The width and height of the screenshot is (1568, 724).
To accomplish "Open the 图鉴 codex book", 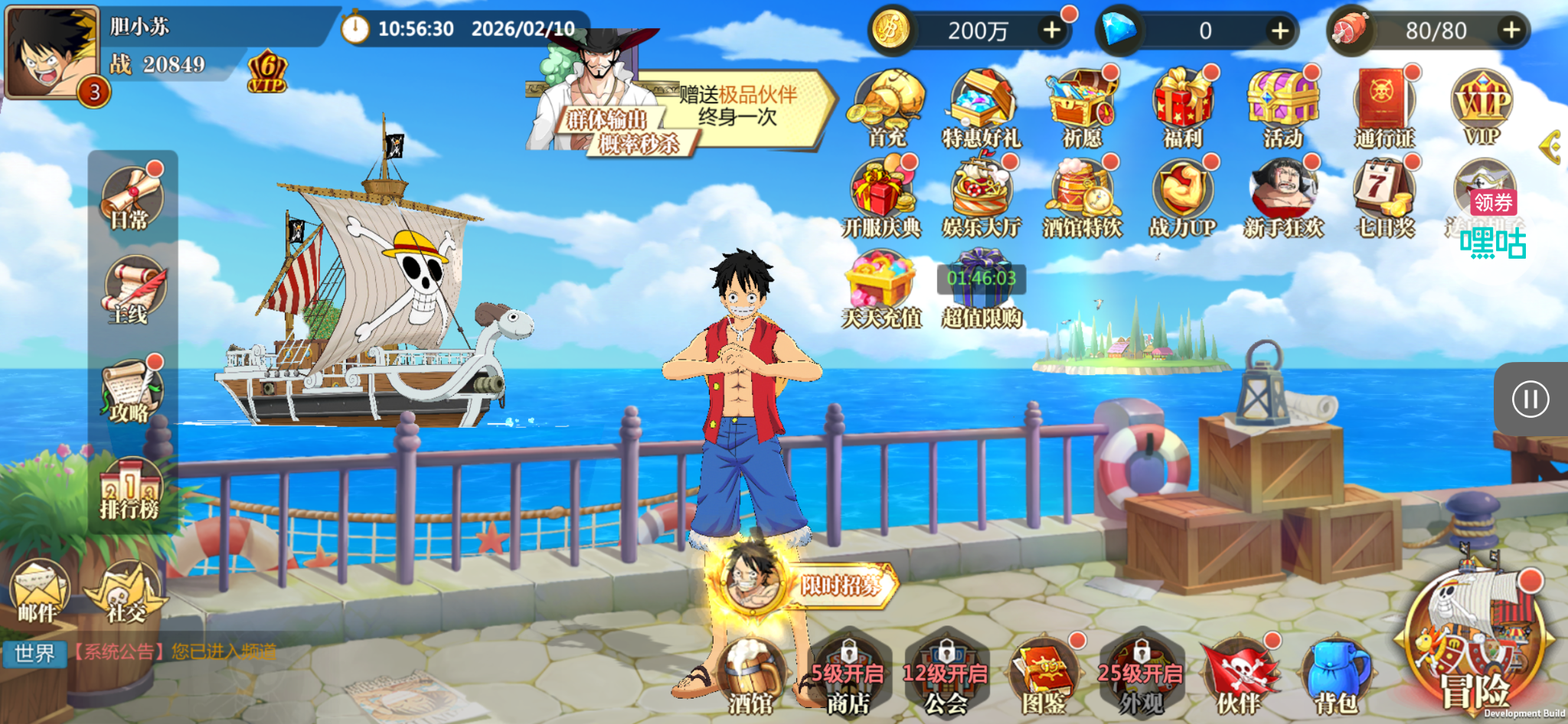I will click(1044, 678).
